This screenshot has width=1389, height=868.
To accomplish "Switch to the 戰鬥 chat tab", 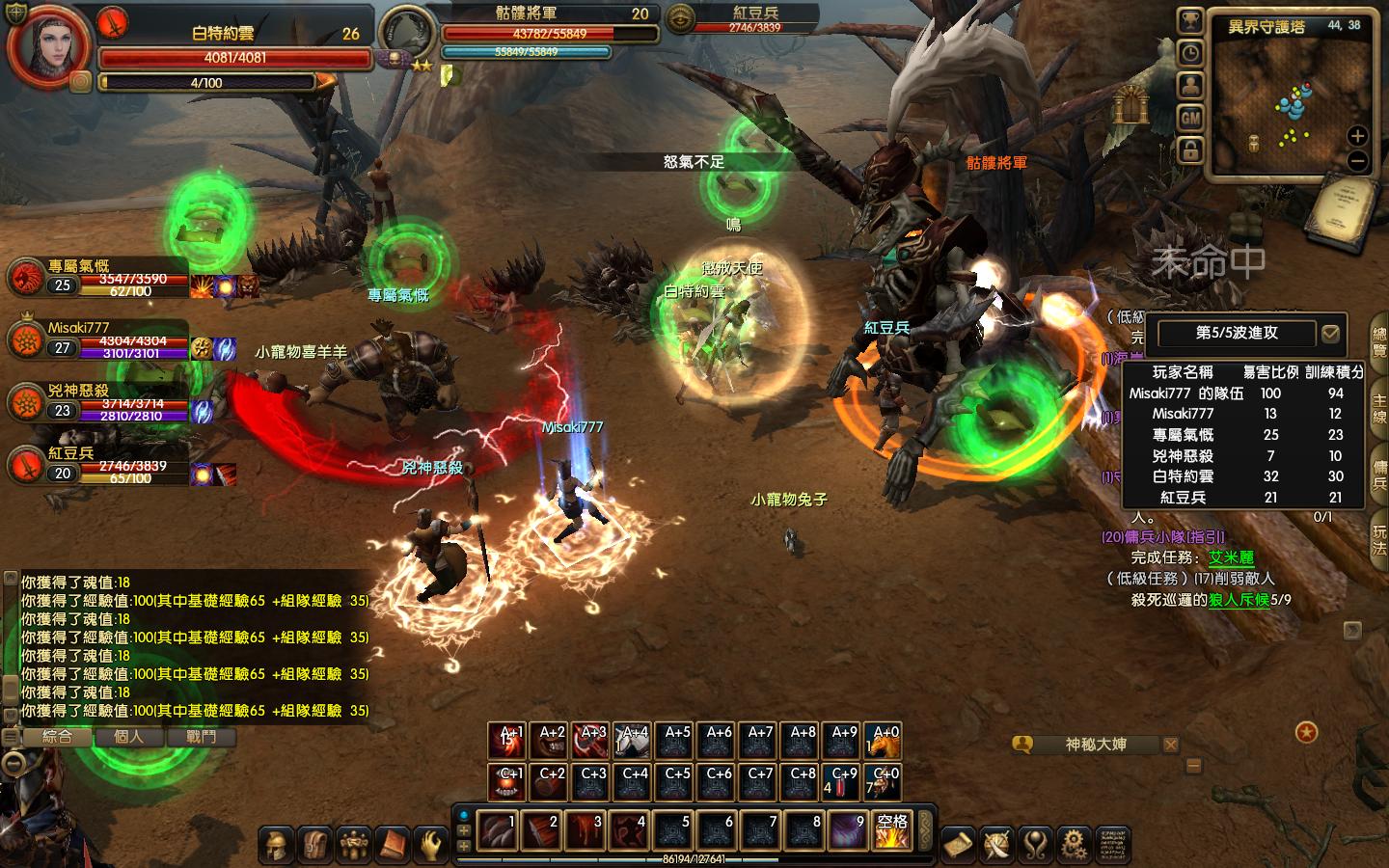I will coord(201,737).
